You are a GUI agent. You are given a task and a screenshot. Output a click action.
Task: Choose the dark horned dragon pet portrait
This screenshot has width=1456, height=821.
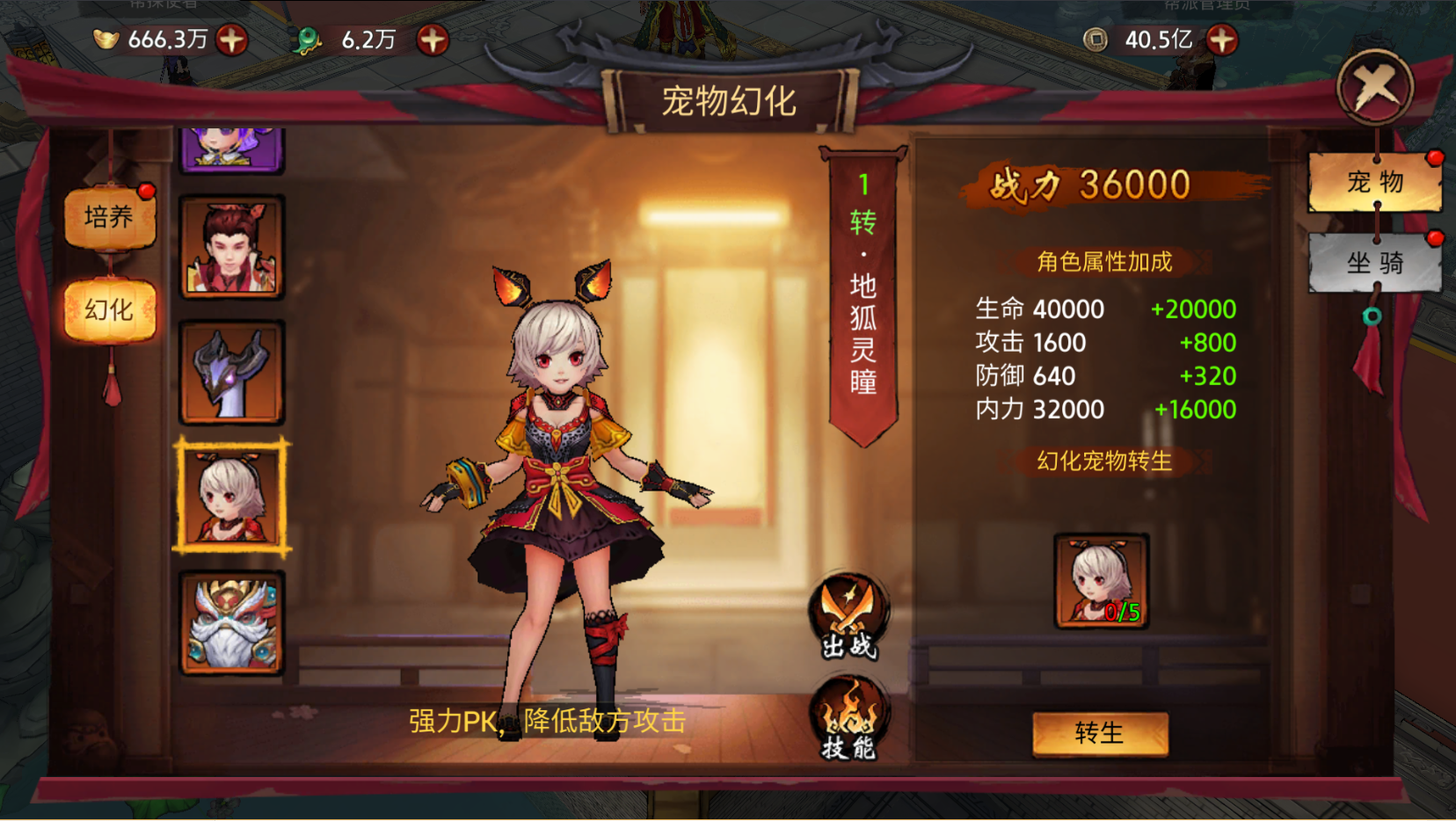[x=232, y=372]
